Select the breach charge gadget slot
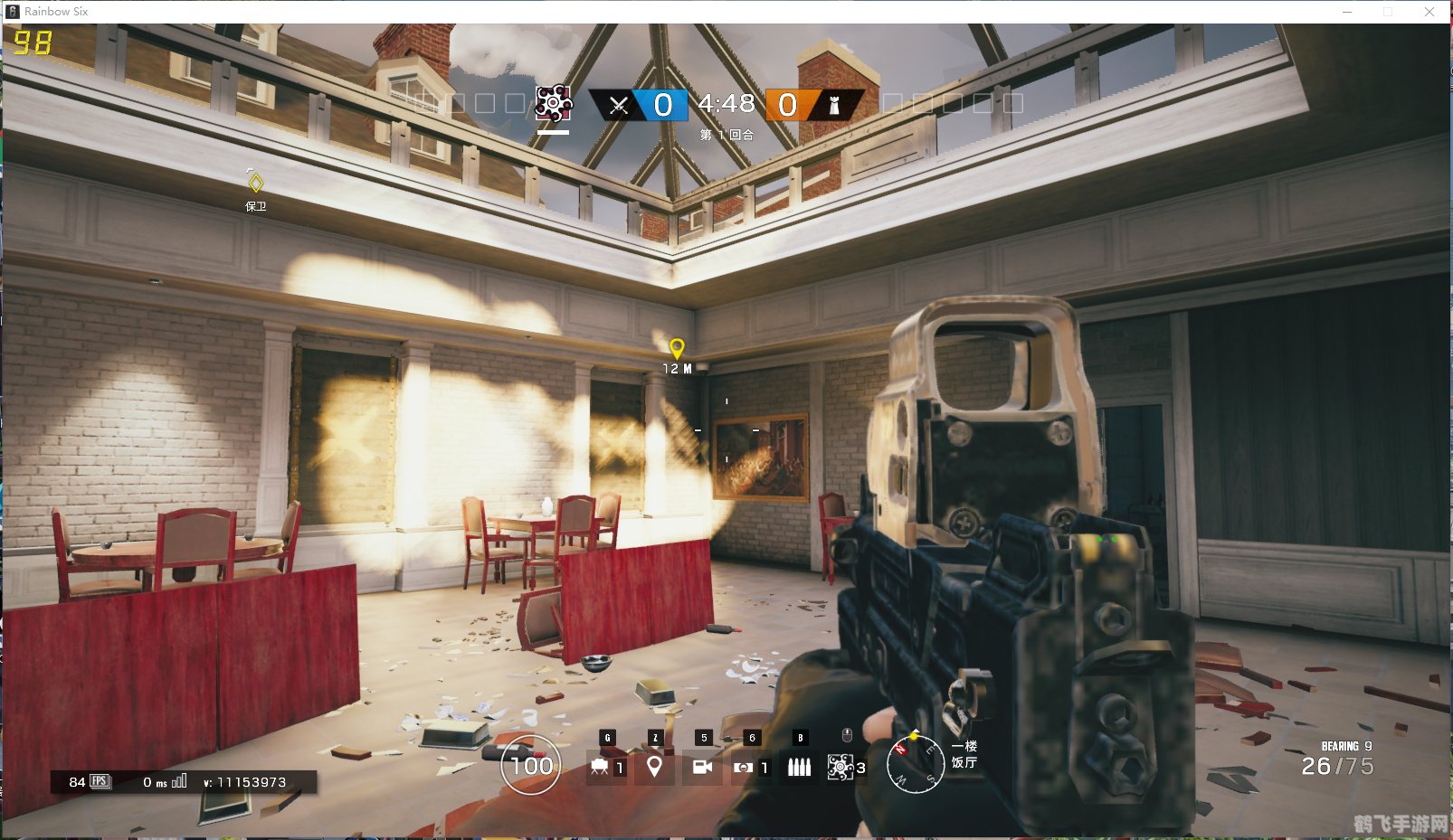The height and width of the screenshot is (840, 1453). pyautogui.click(x=744, y=767)
